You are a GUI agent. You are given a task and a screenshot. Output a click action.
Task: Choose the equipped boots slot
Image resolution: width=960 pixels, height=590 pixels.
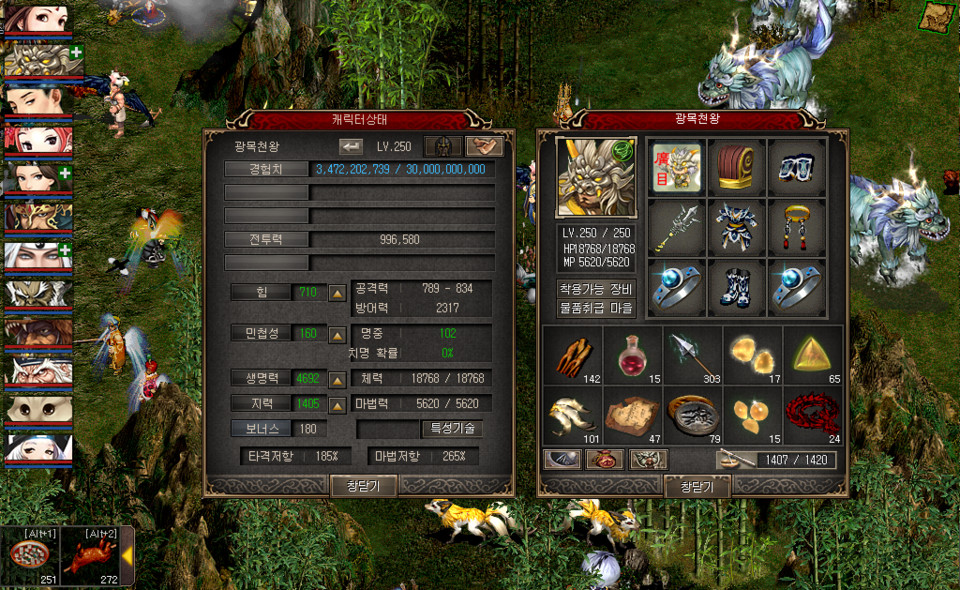[737, 287]
